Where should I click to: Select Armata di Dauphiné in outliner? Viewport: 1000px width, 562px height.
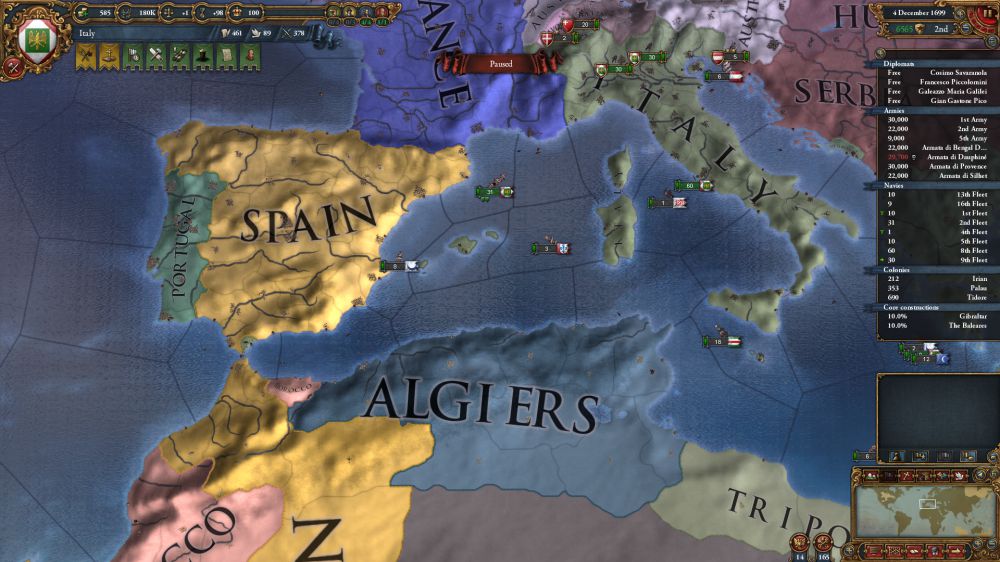tap(933, 157)
